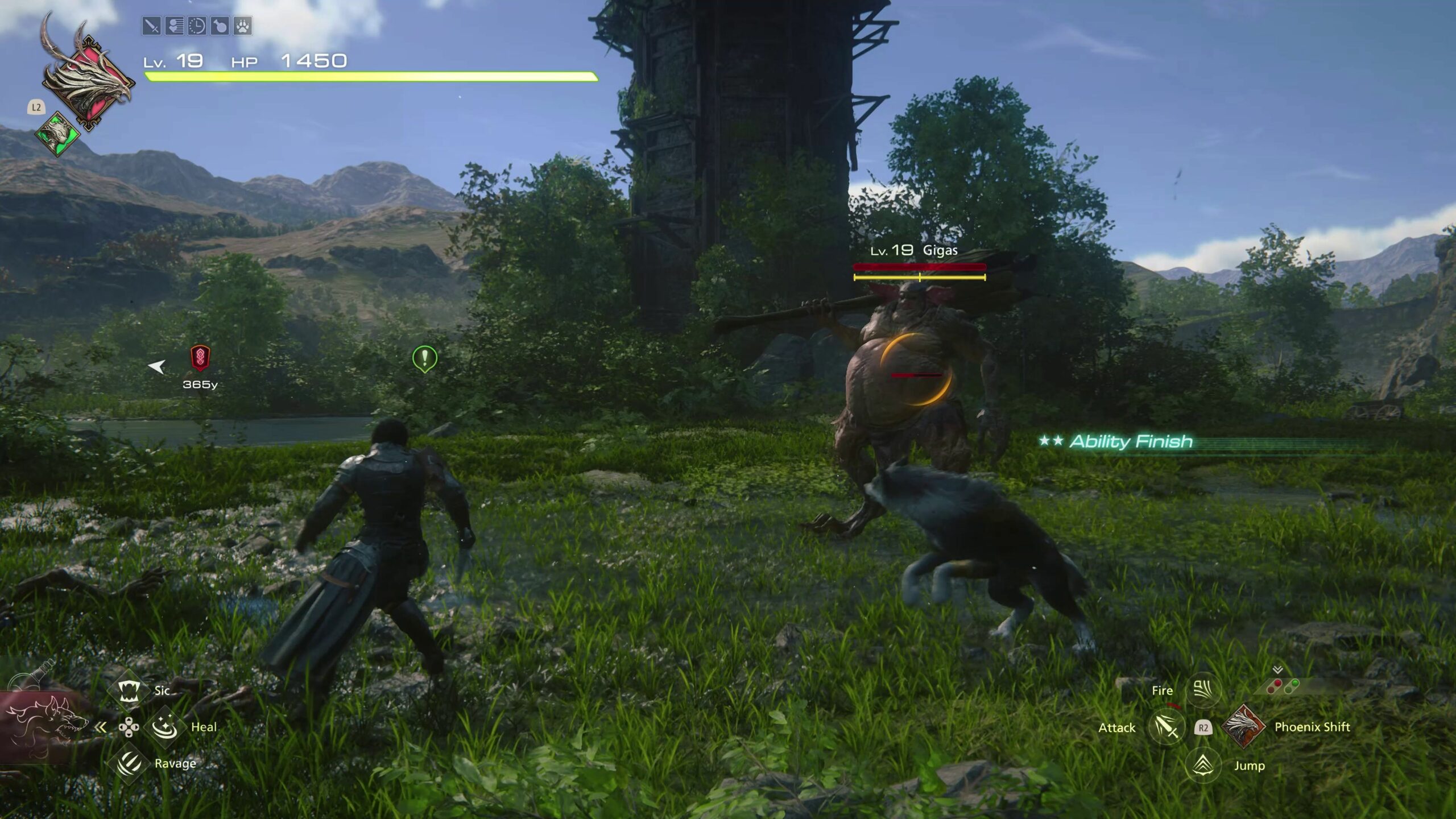Activate Torgal's Sic command
This screenshot has width=1456, height=819.
point(129,690)
